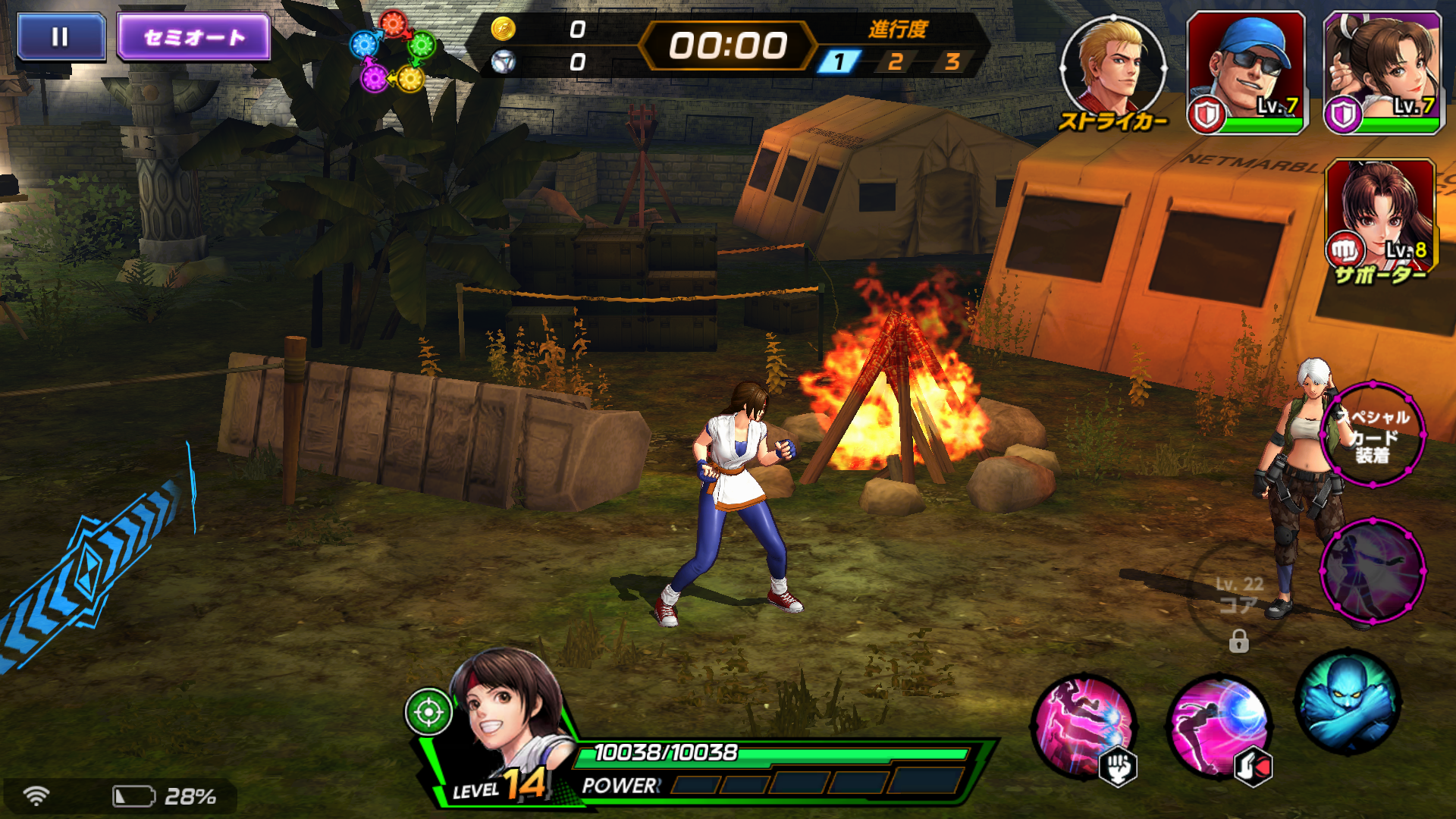Toggle セミオート semi-auto battle mode
The image size is (1456, 819).
(x=192, y=36)
